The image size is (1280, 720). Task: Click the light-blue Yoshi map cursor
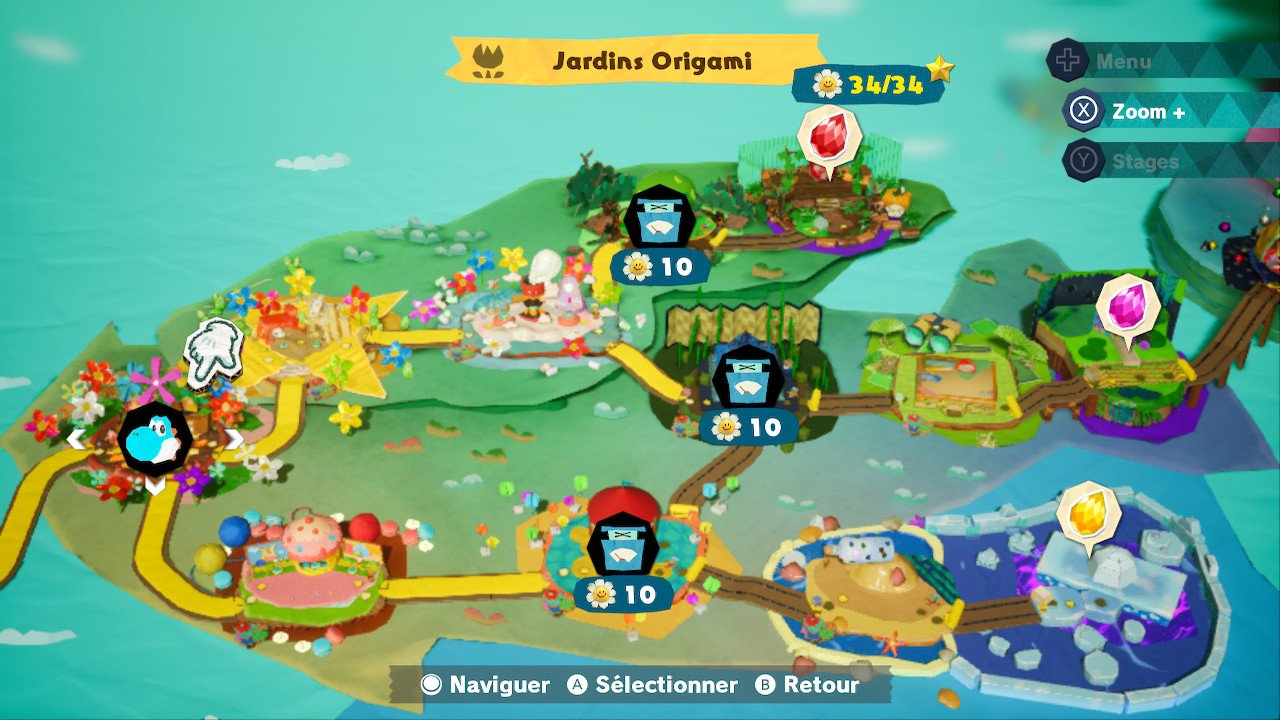point(155,439)
